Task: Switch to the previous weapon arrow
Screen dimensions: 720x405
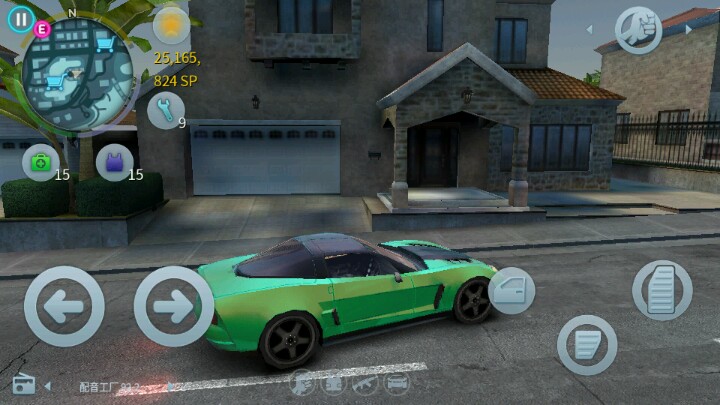Action: pos(590,29)
